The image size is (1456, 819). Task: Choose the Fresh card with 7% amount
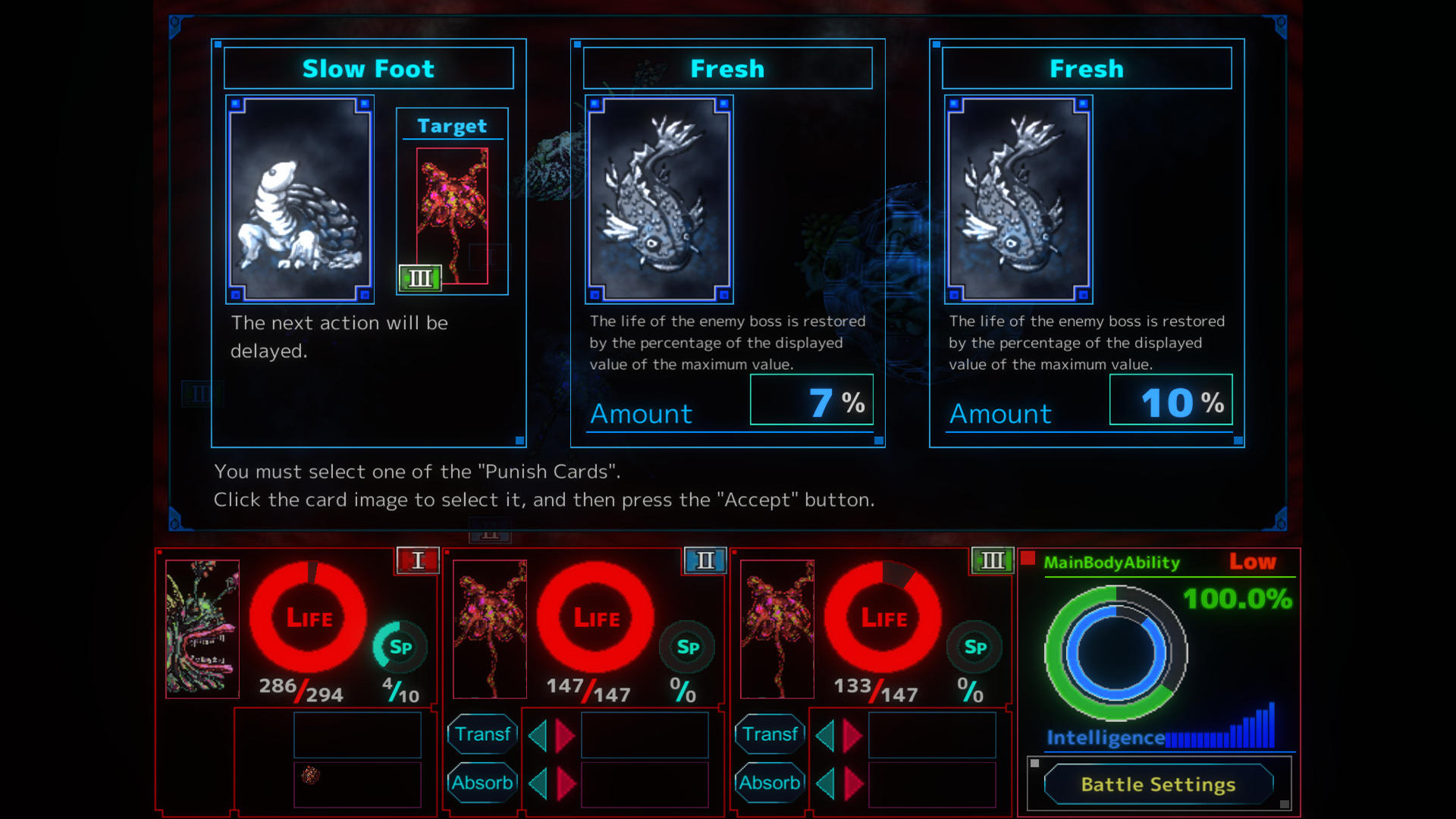pos(659,199)
